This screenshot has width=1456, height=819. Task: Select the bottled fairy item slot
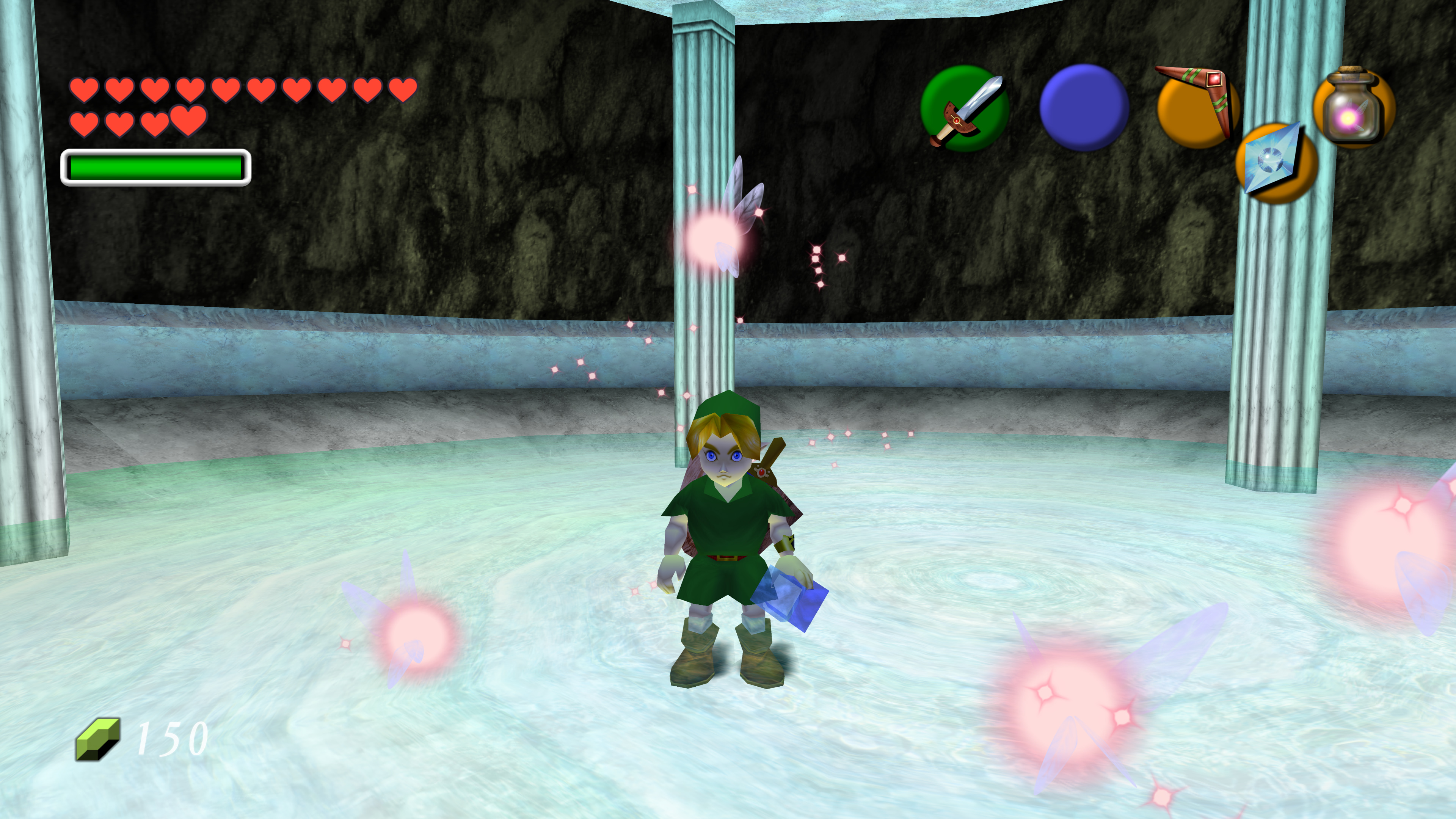(1353, 108)
